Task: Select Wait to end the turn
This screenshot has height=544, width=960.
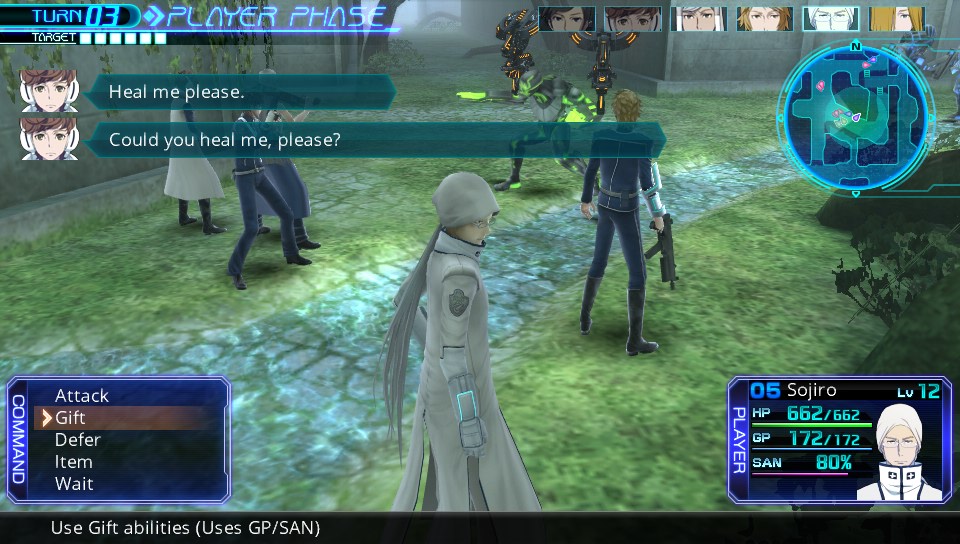Action: [x=74, y=484]
